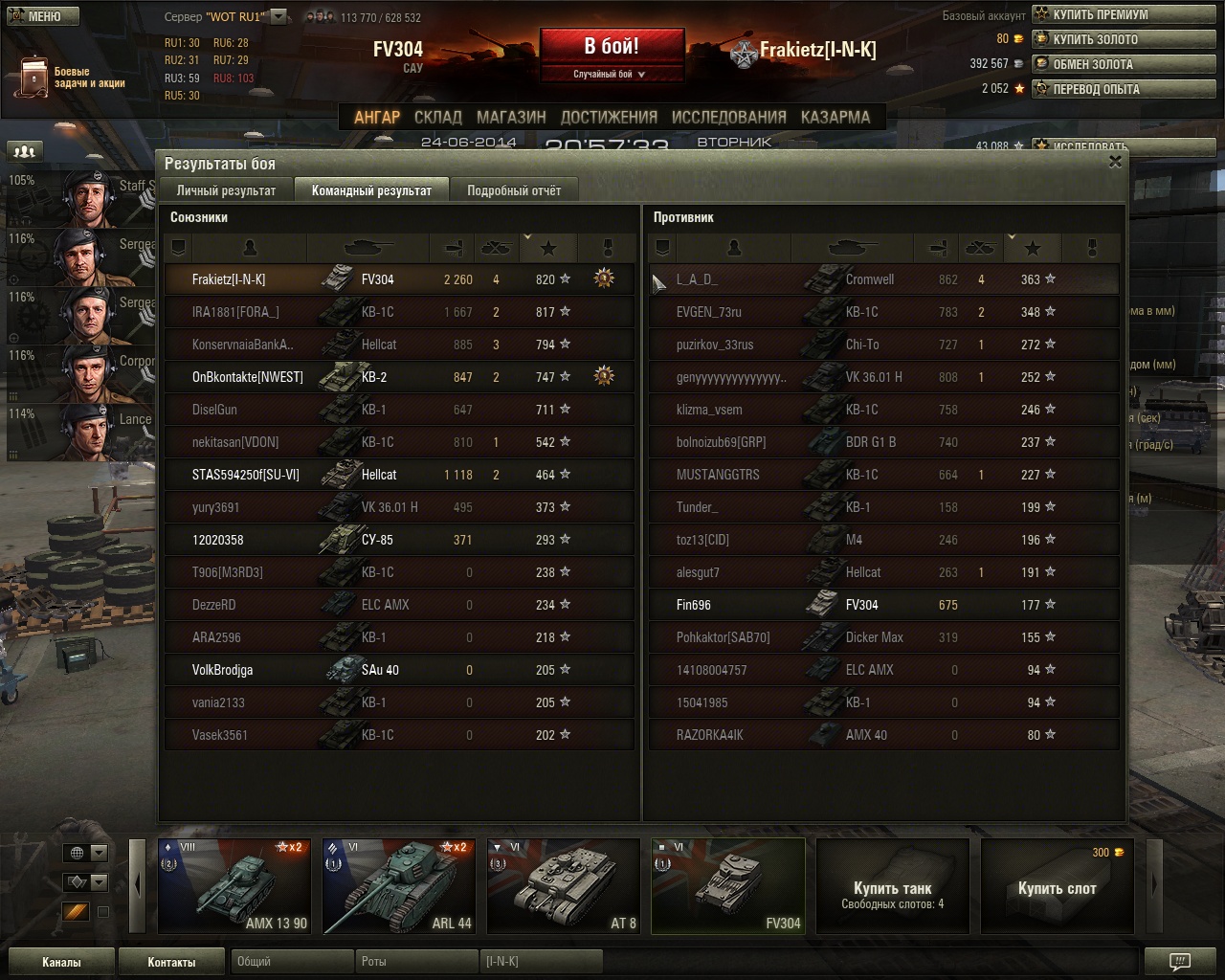
Task: Open the МЕНЮ button
Action: coord(40,15)
